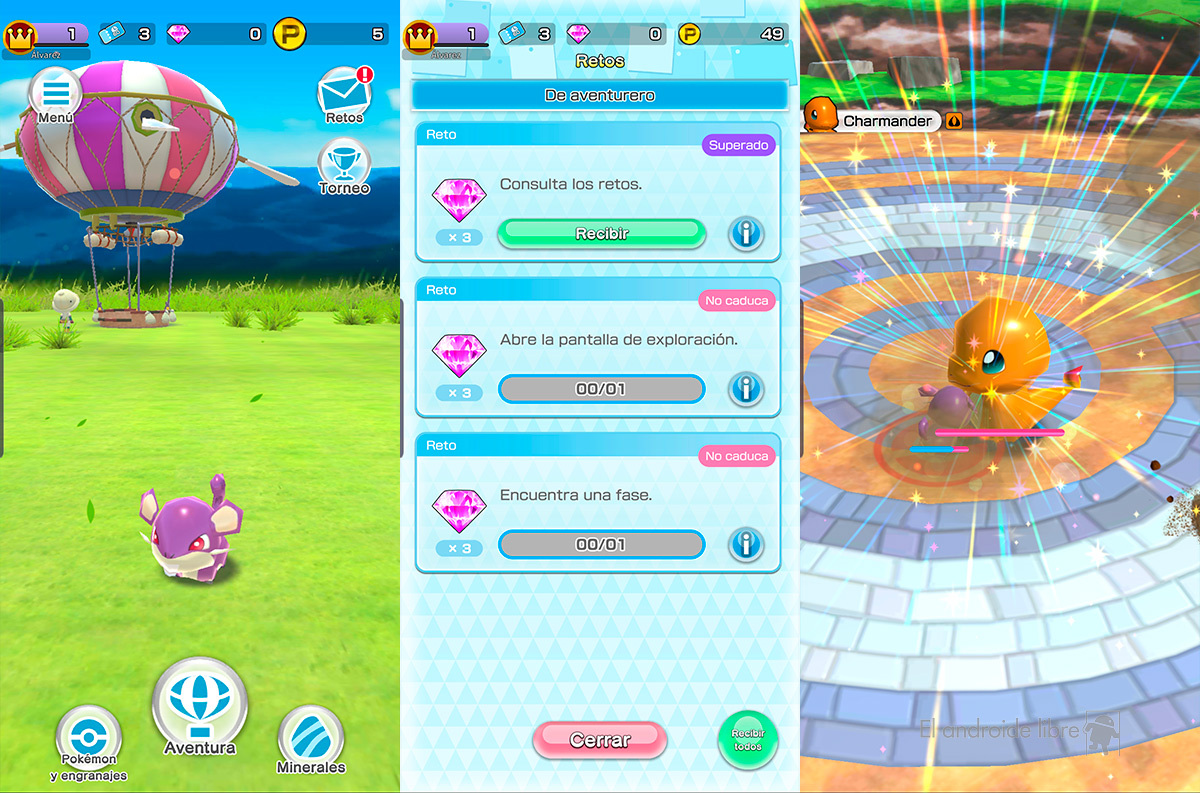Open the Menú button

tap(55, 95)
